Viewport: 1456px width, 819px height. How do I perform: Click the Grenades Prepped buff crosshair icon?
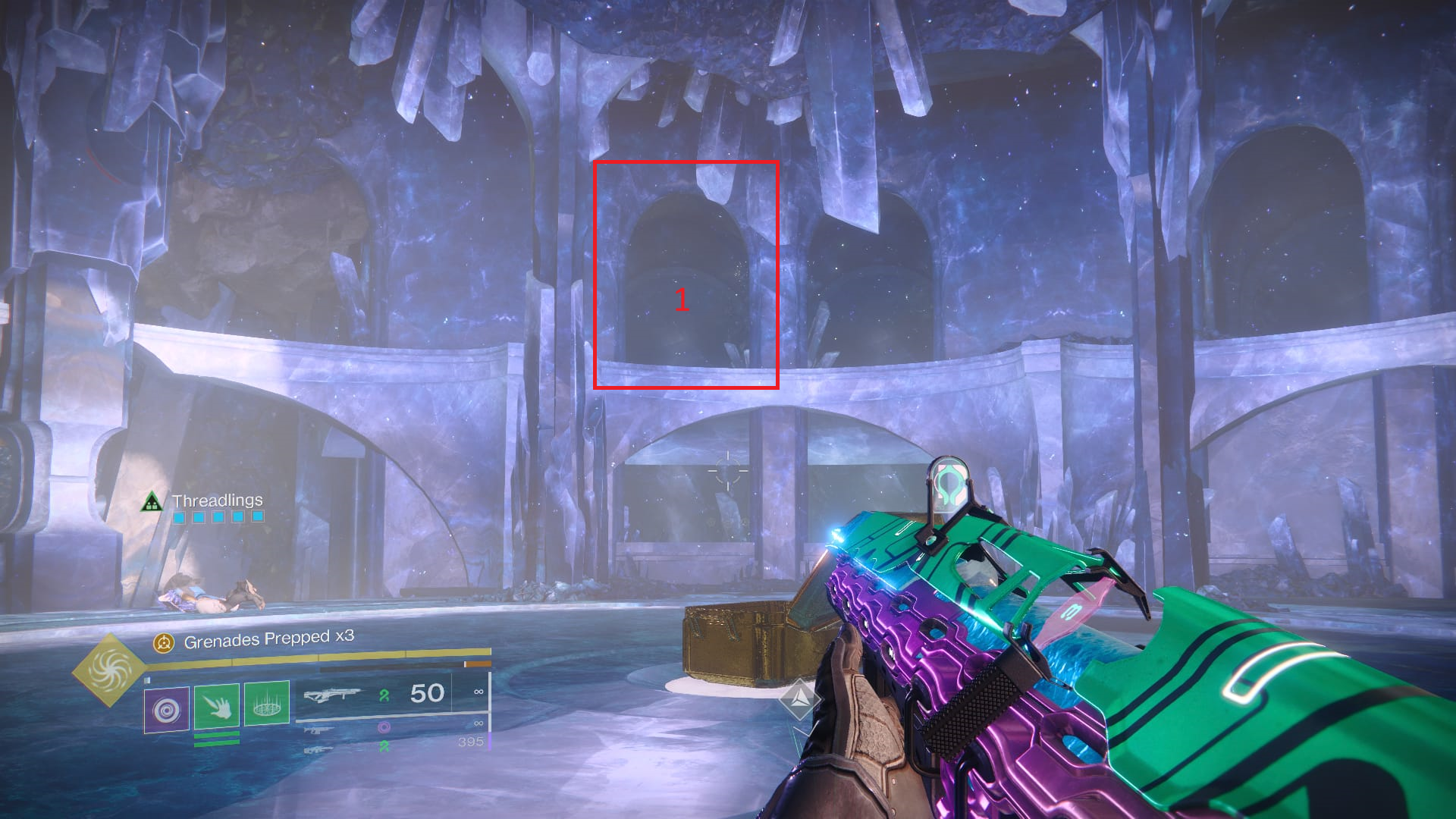(162, 641)
